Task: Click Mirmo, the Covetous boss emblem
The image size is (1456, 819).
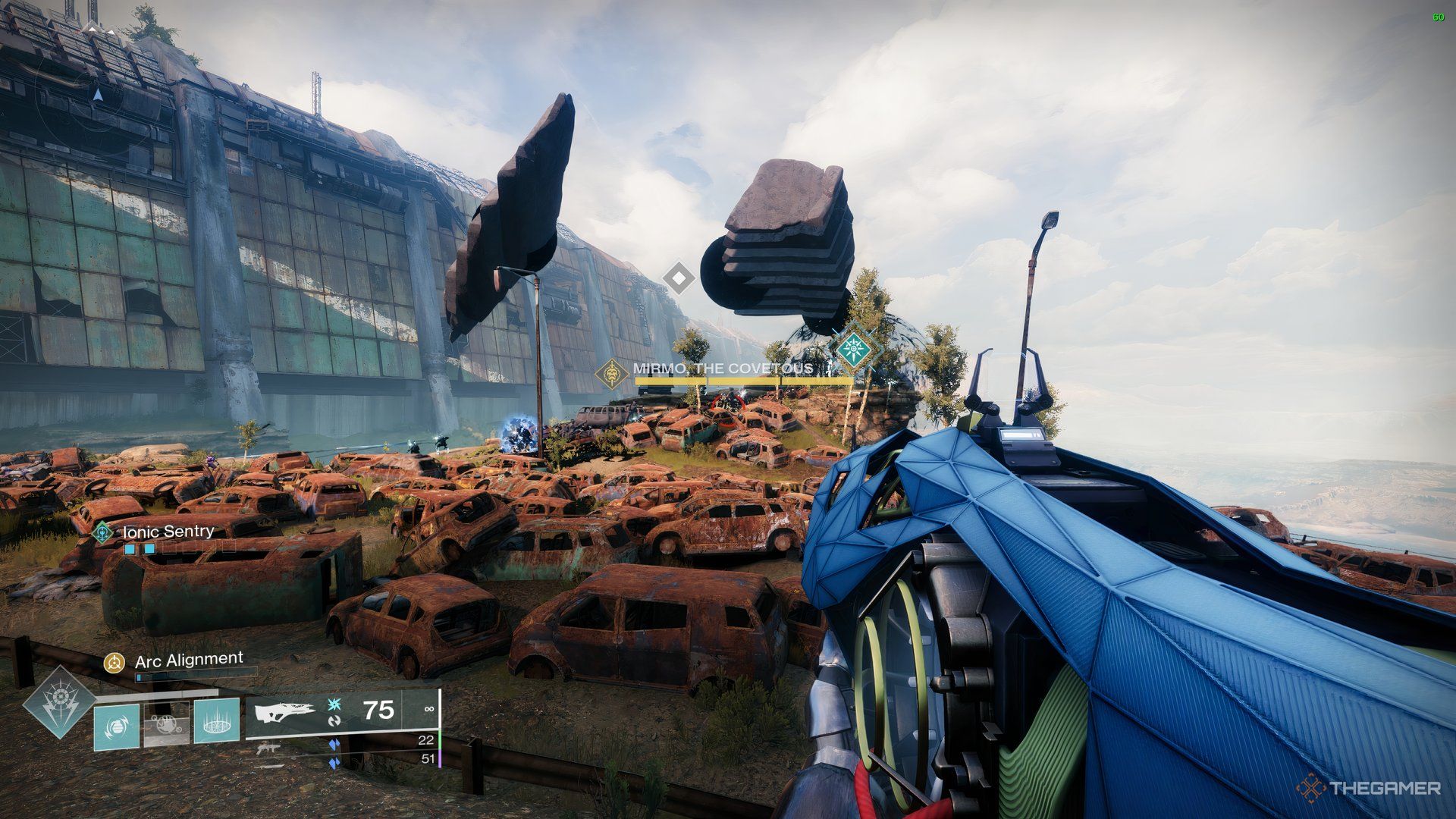Action: point(613,374)
